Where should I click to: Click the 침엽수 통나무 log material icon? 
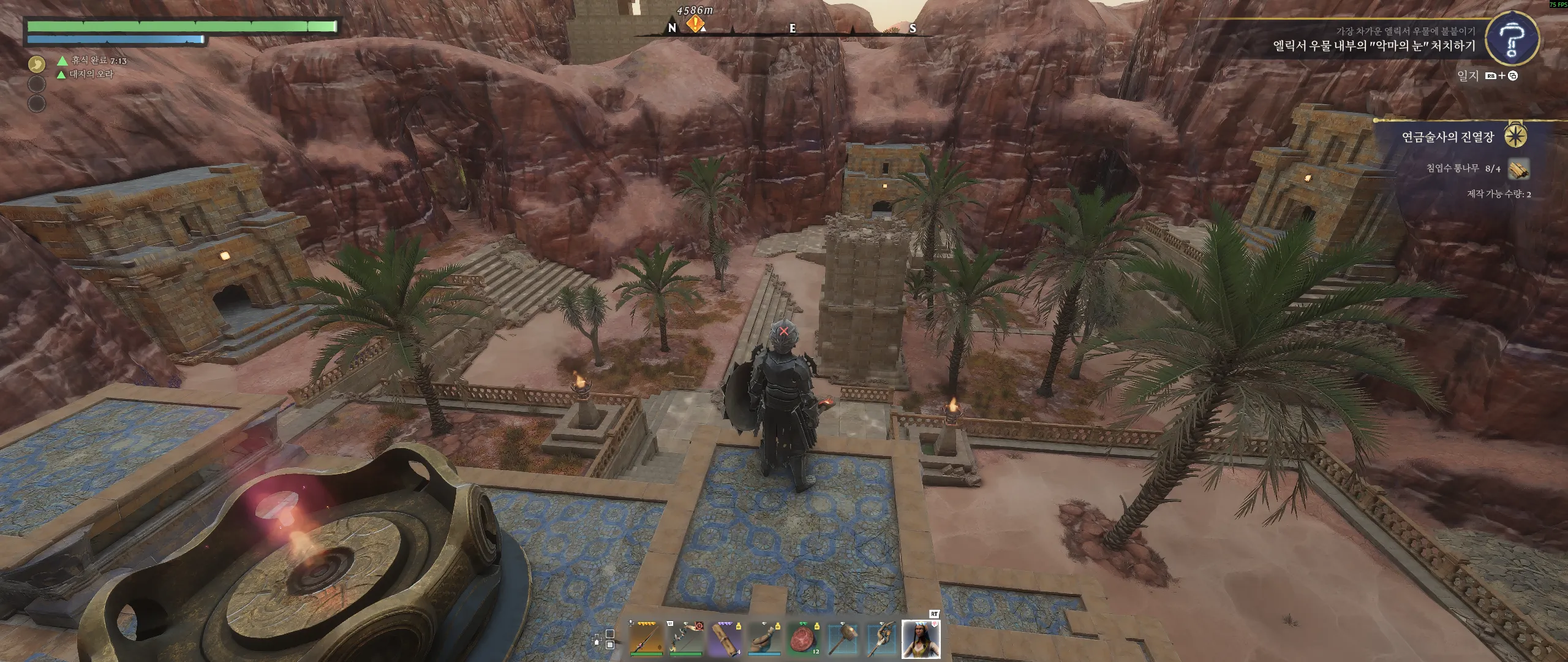(x=1518, y=169)
